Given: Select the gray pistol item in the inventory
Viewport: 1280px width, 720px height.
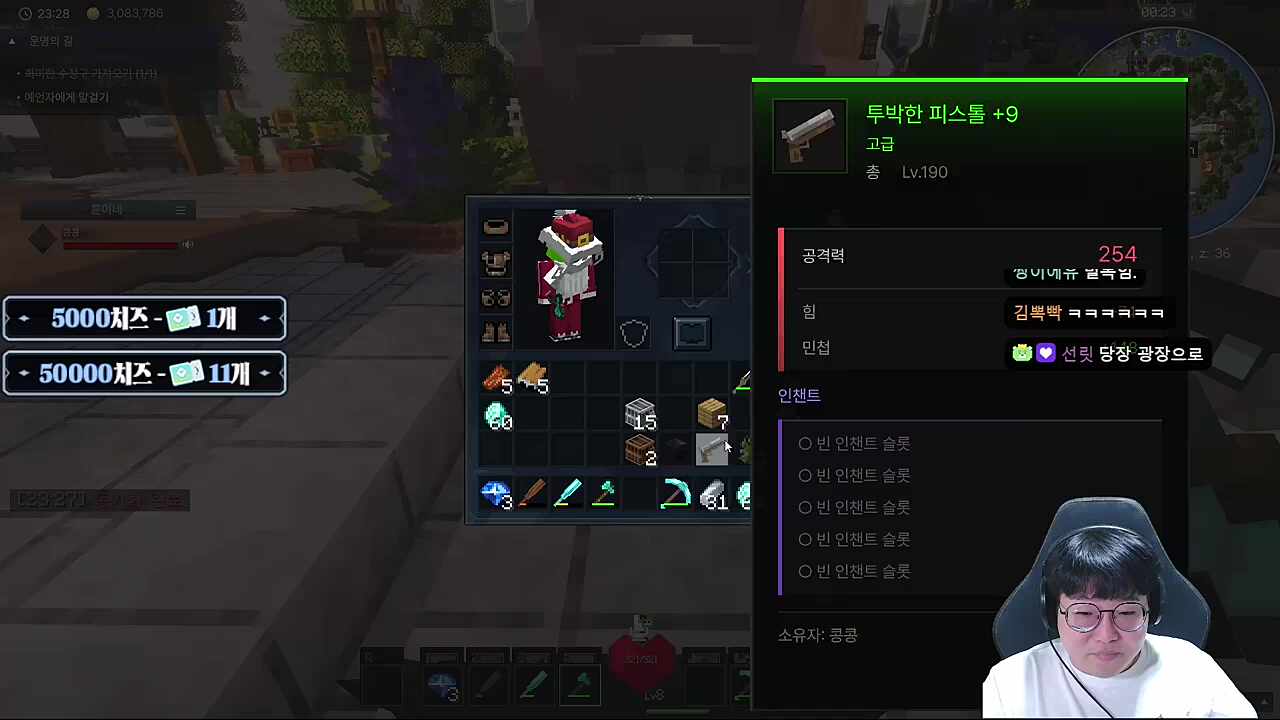Looking at the screenshot, I should tap(713, 449).
